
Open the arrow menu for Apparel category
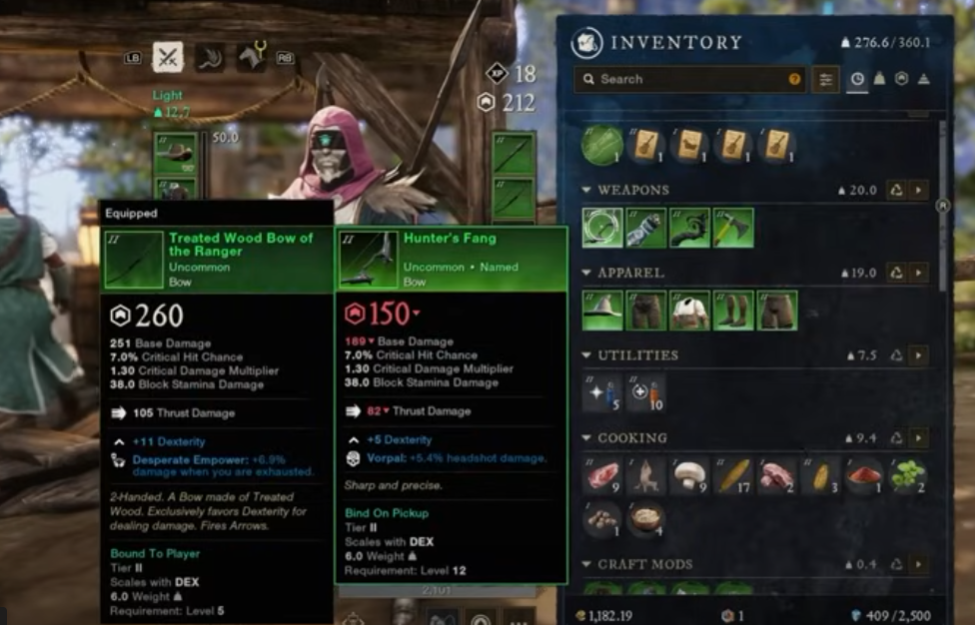click(x=918, y=273)
